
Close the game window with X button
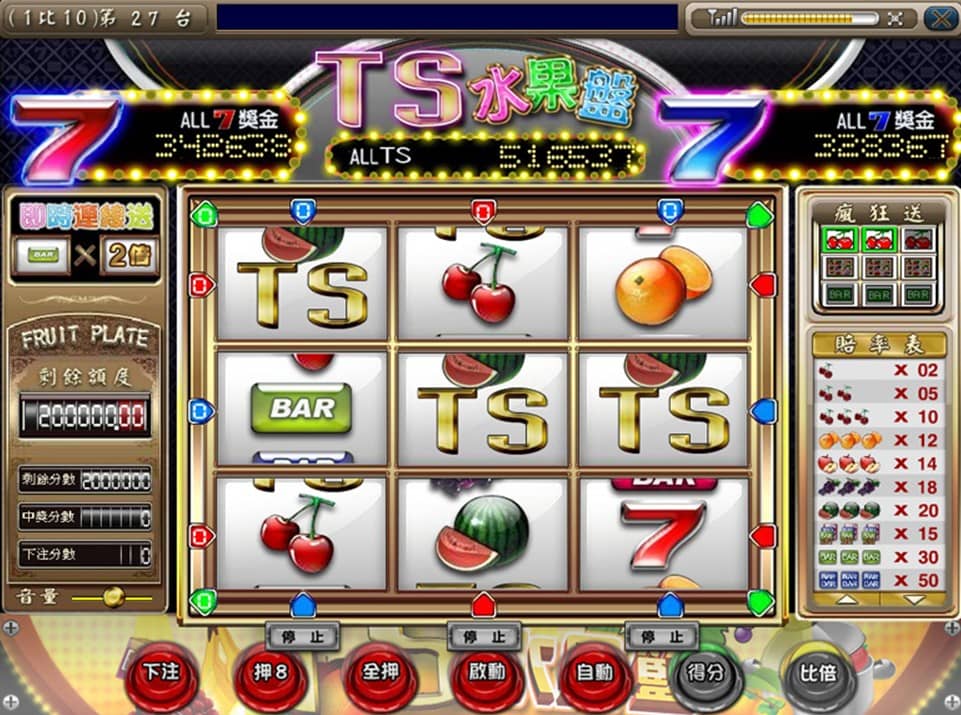(938, 18)
